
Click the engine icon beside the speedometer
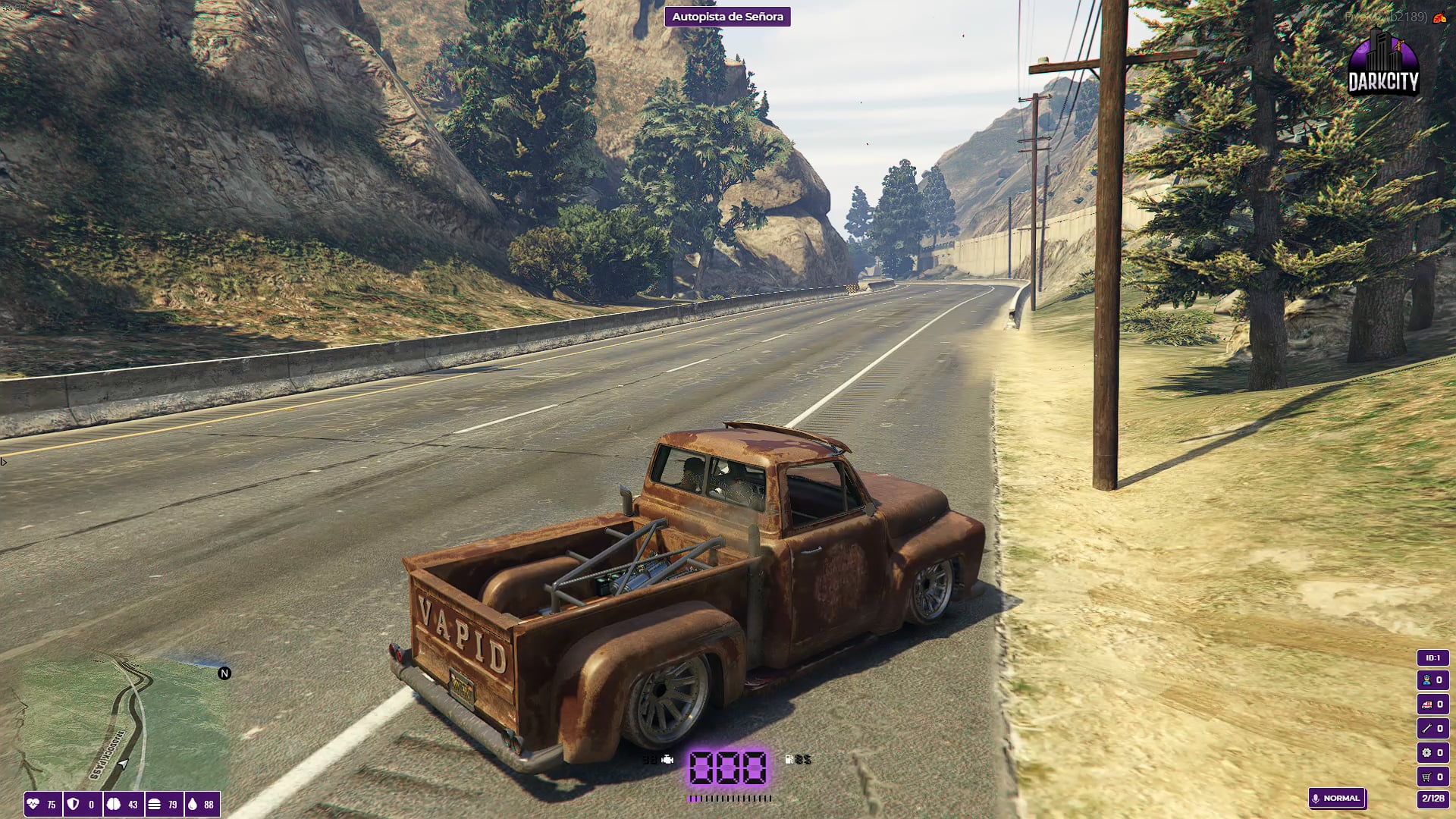(667, 759)
